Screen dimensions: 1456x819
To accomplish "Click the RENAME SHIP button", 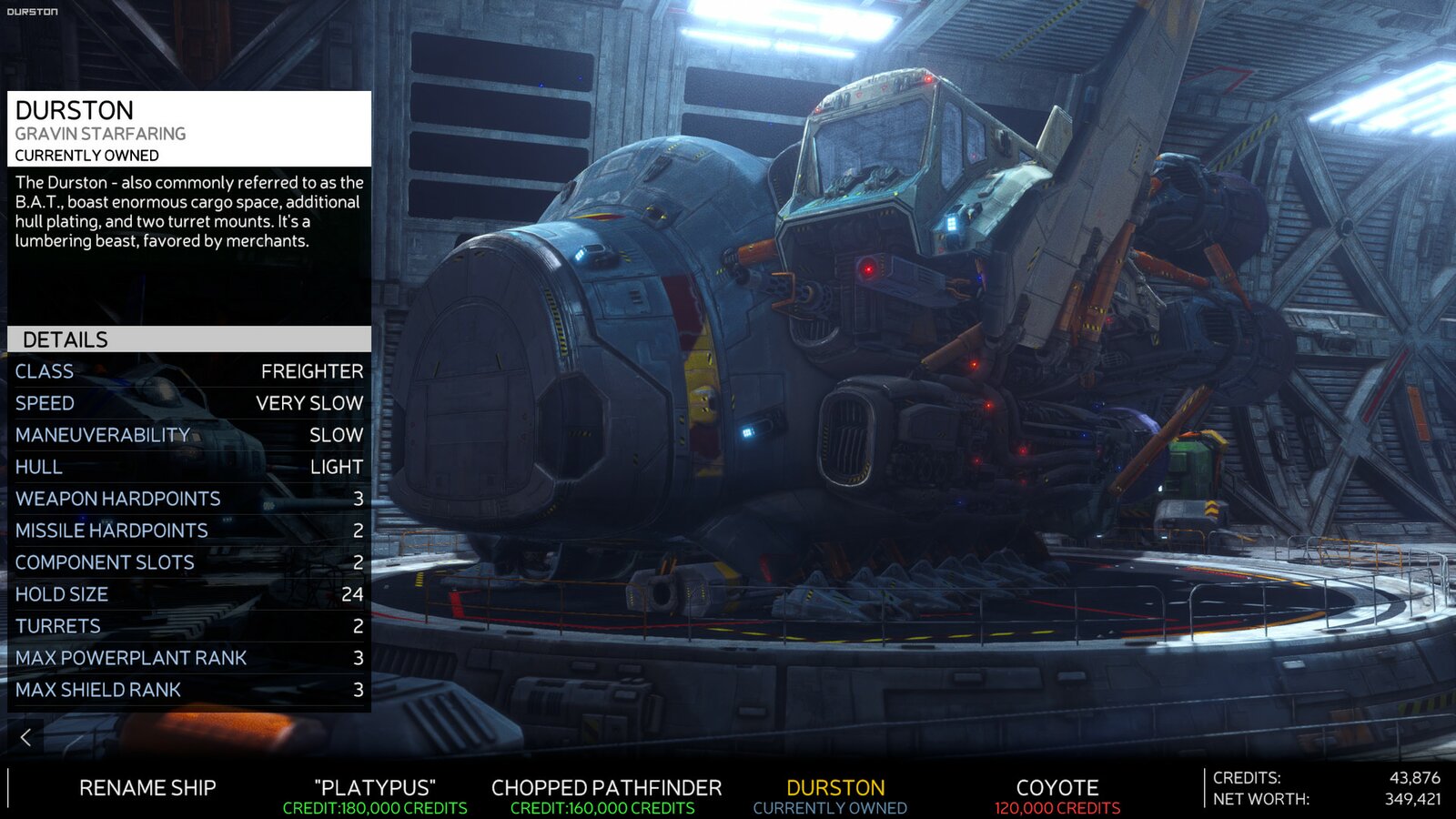I will tap(150, 788).
